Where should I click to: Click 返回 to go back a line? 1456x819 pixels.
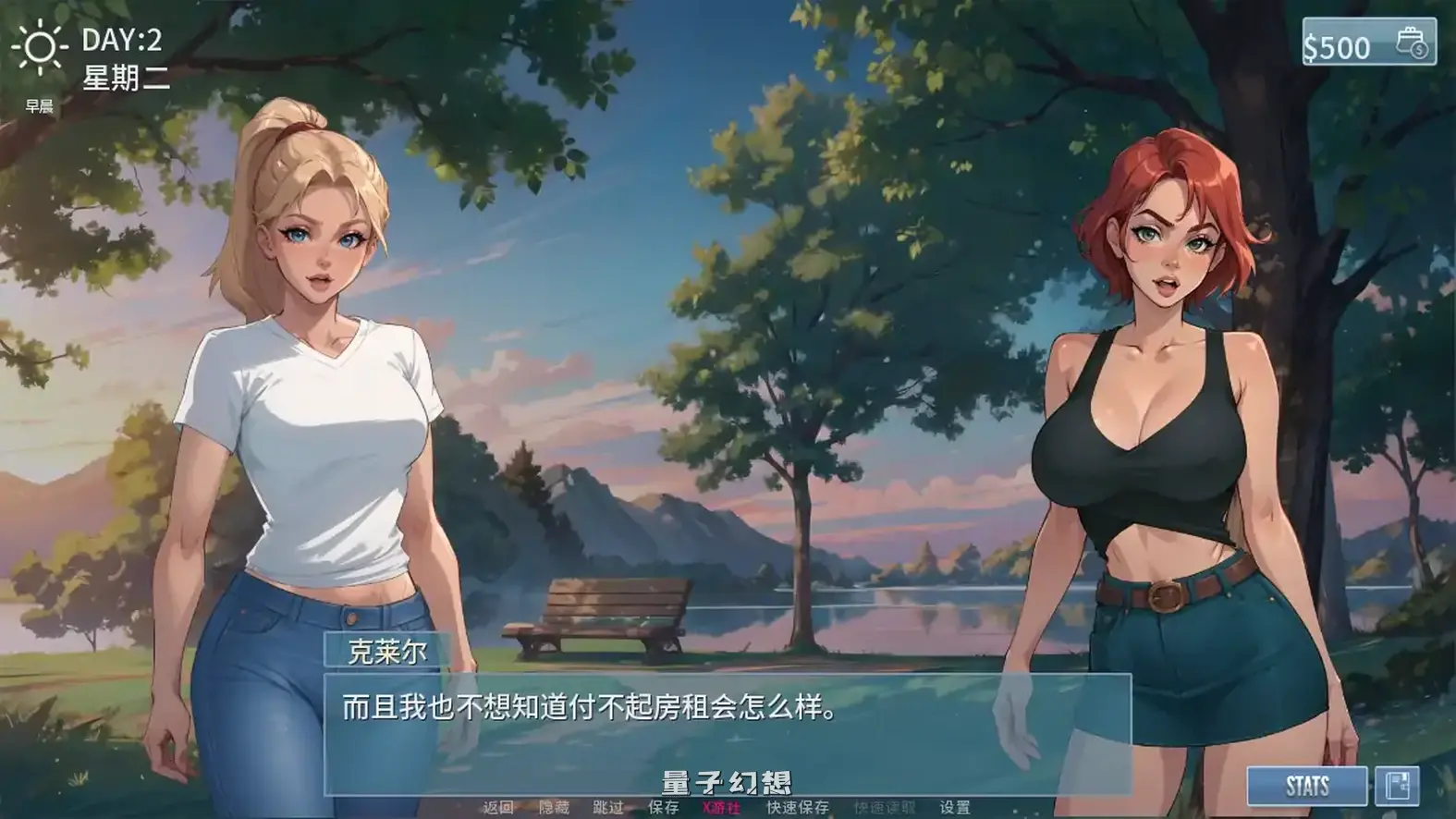coord(499,807)
